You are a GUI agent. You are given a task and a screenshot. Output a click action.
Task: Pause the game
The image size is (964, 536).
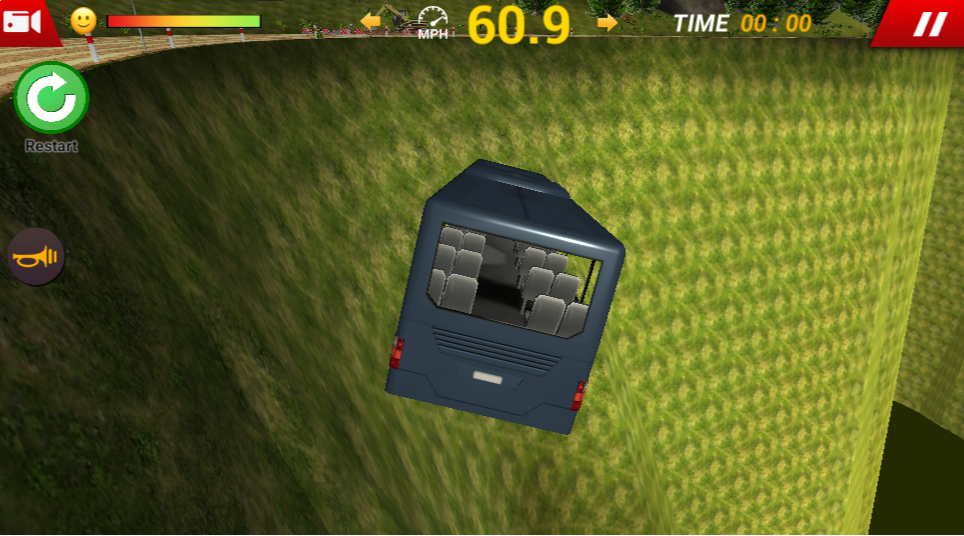pyautogui.click(x=929, y=23)
